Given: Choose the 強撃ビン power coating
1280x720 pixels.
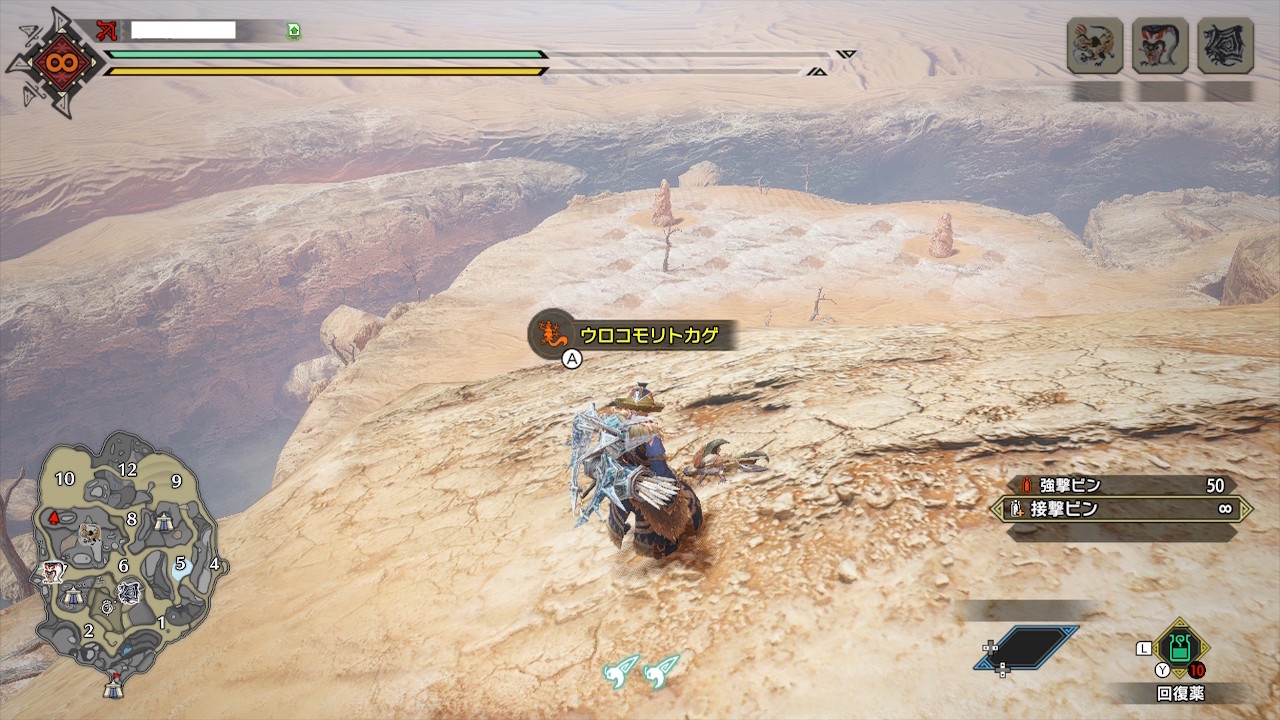Looking at the screenshot, I should [x=1120, y=485].
